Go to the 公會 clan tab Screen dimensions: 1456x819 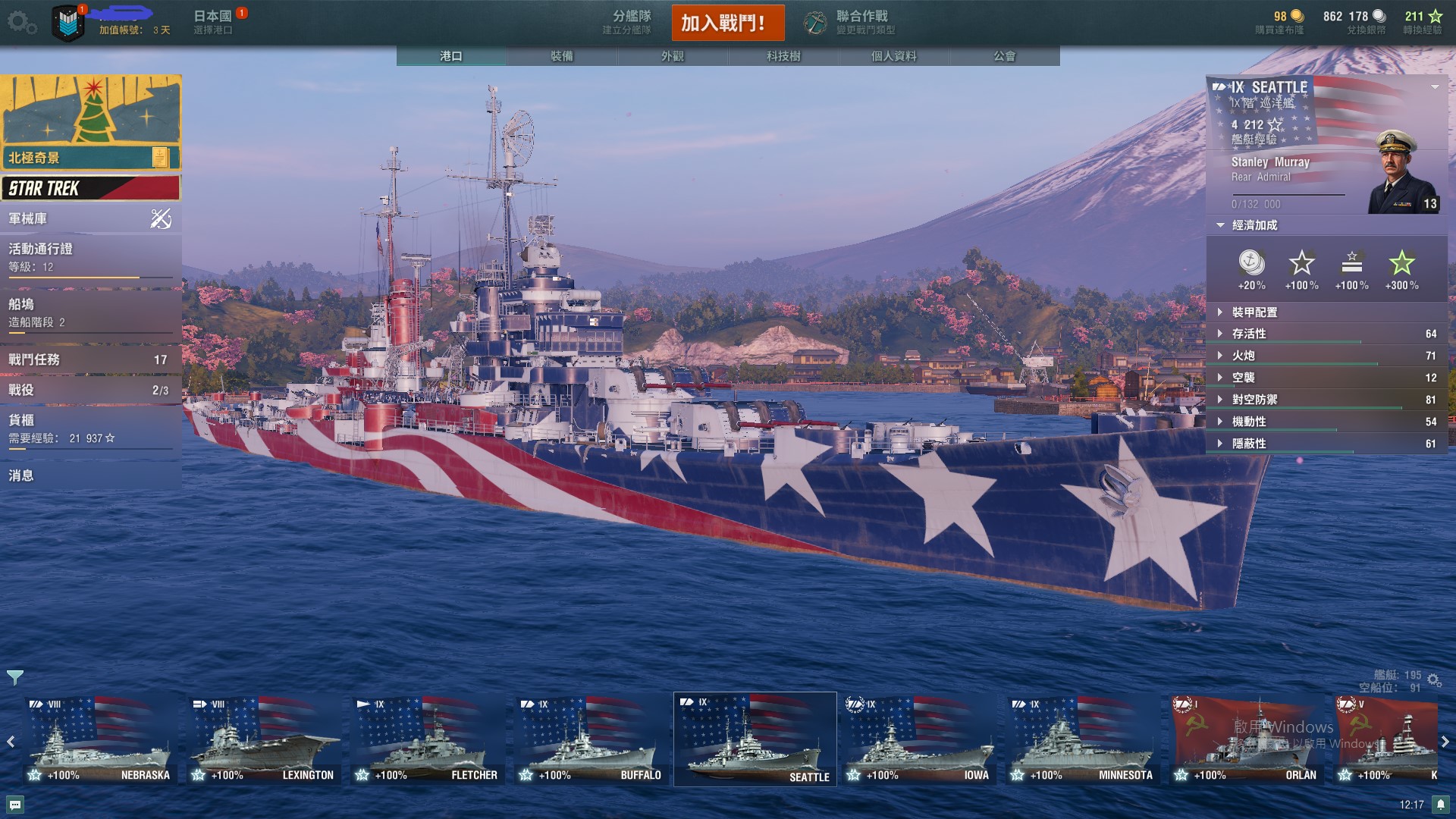(1005, 56)
